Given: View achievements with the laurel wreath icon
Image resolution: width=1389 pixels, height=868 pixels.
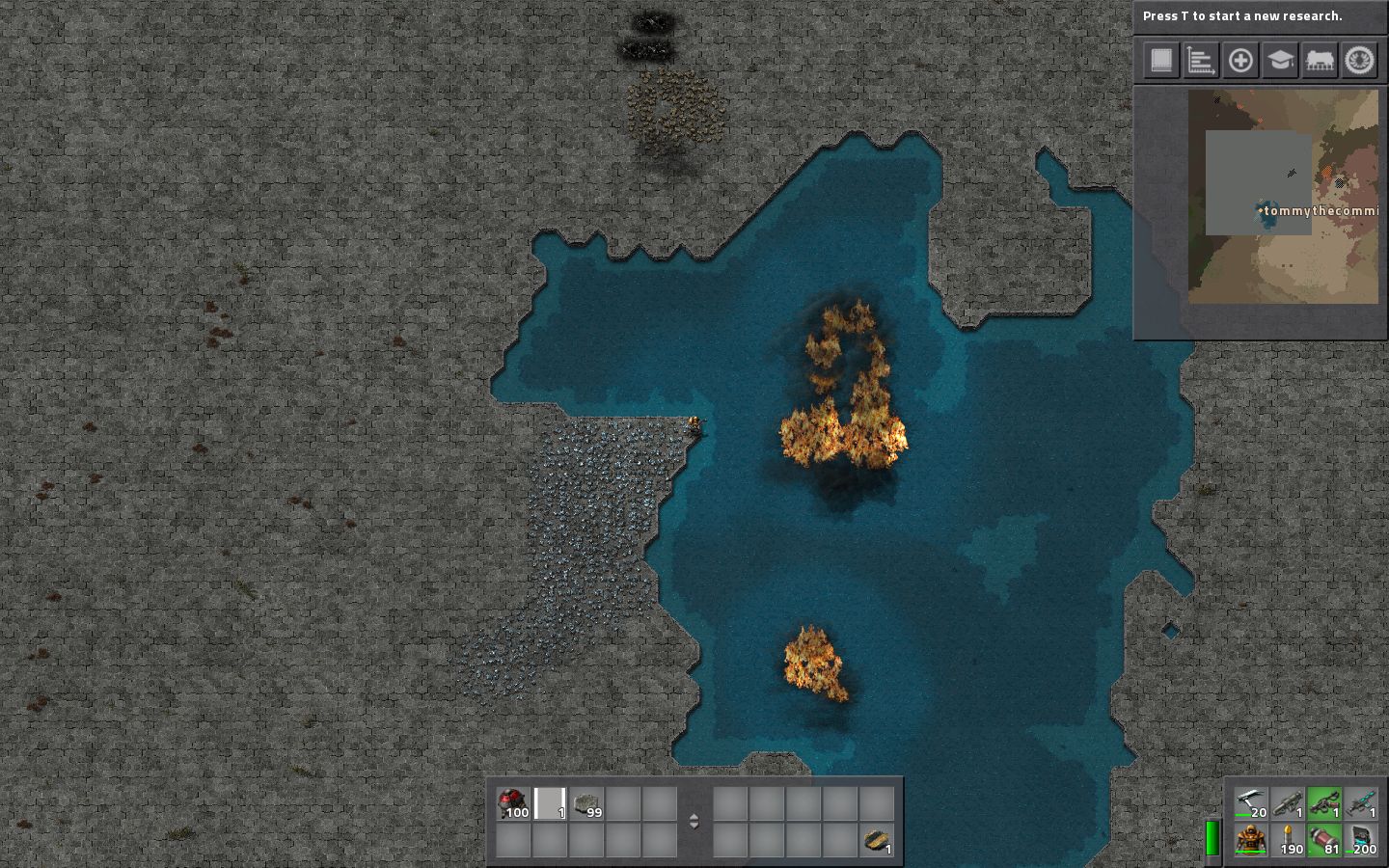Looking at the screenshot, I should [1359, 60].
